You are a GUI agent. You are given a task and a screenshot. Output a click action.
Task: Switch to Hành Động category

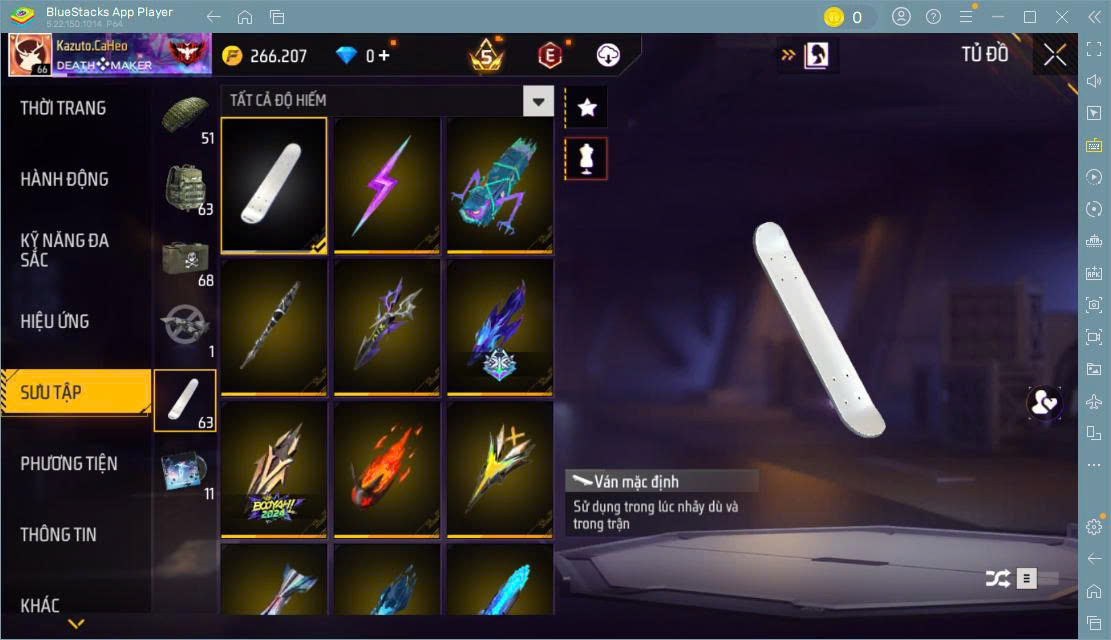point(65,179)
